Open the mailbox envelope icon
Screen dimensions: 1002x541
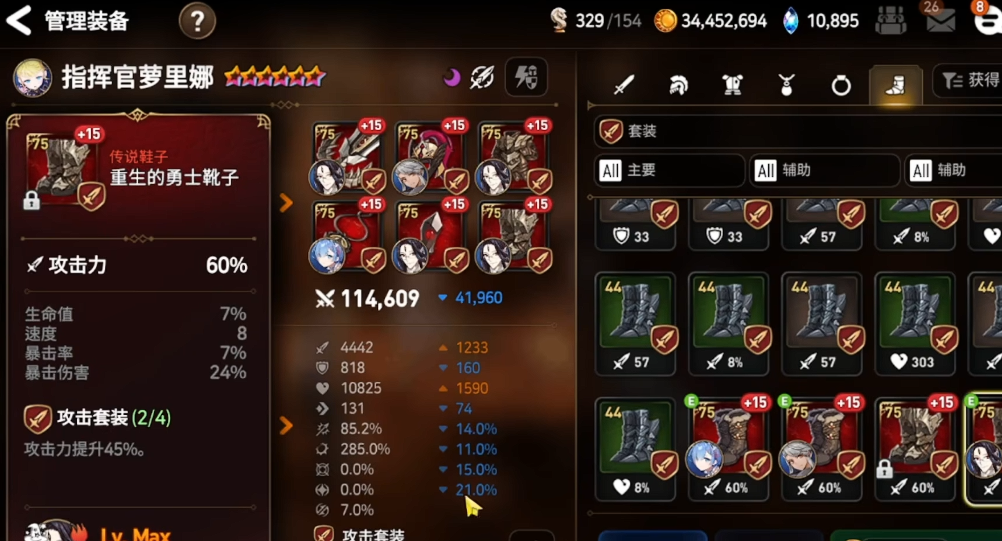pyautogui.click(x=940, y=20)
